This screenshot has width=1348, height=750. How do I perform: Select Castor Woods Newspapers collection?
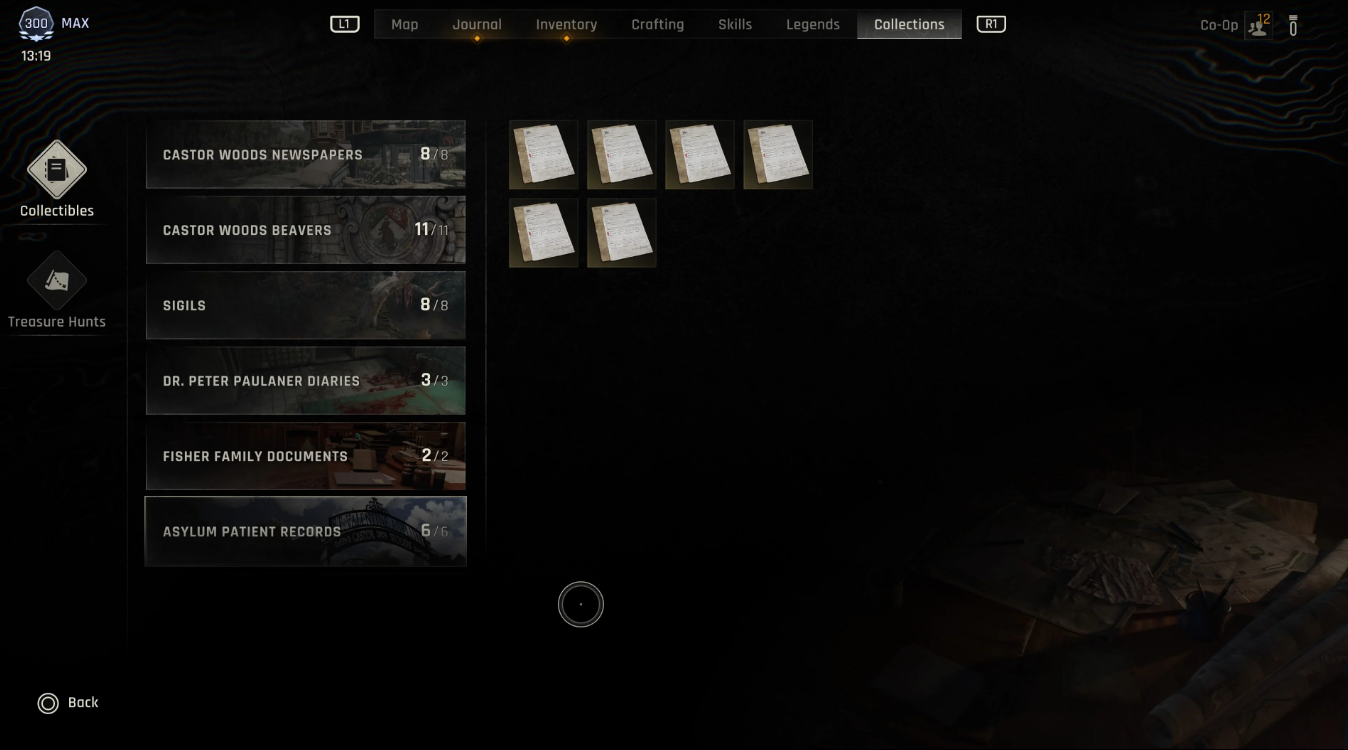(305, 155)
